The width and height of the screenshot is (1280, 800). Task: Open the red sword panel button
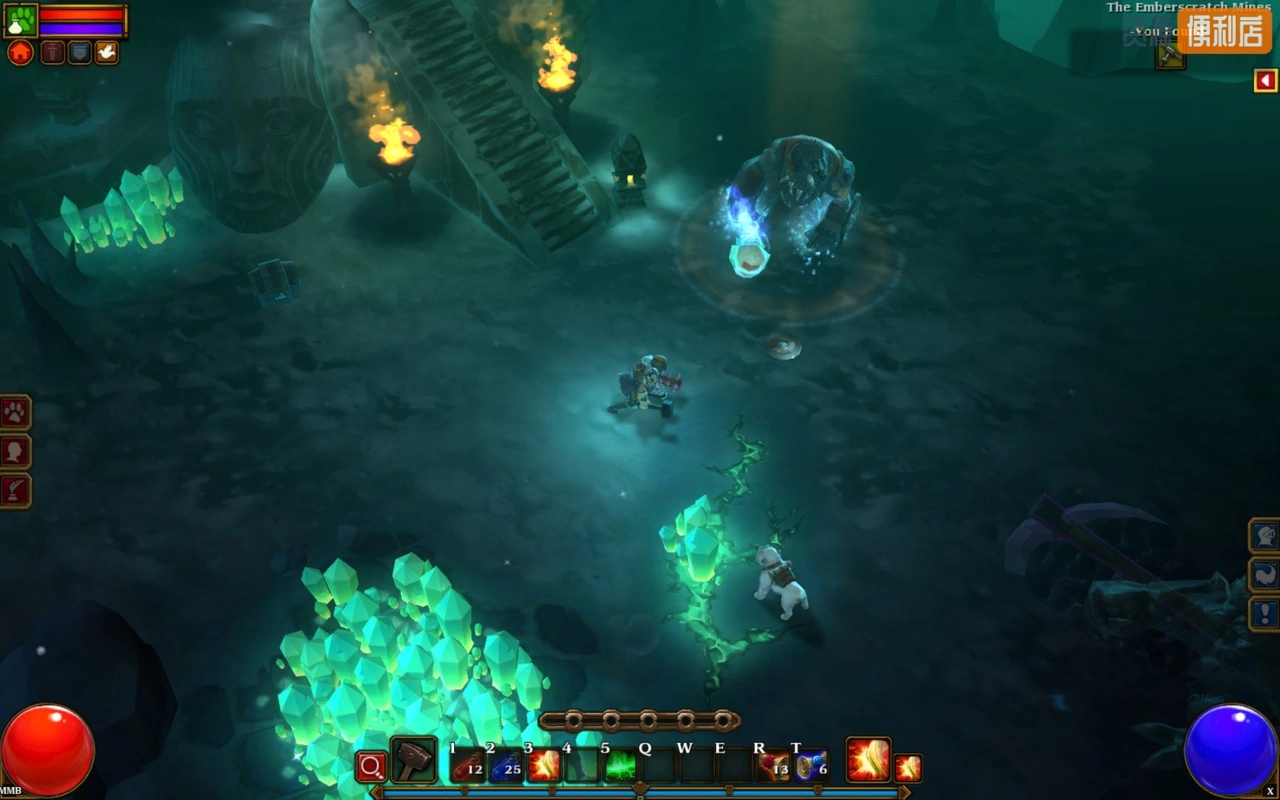15,490
